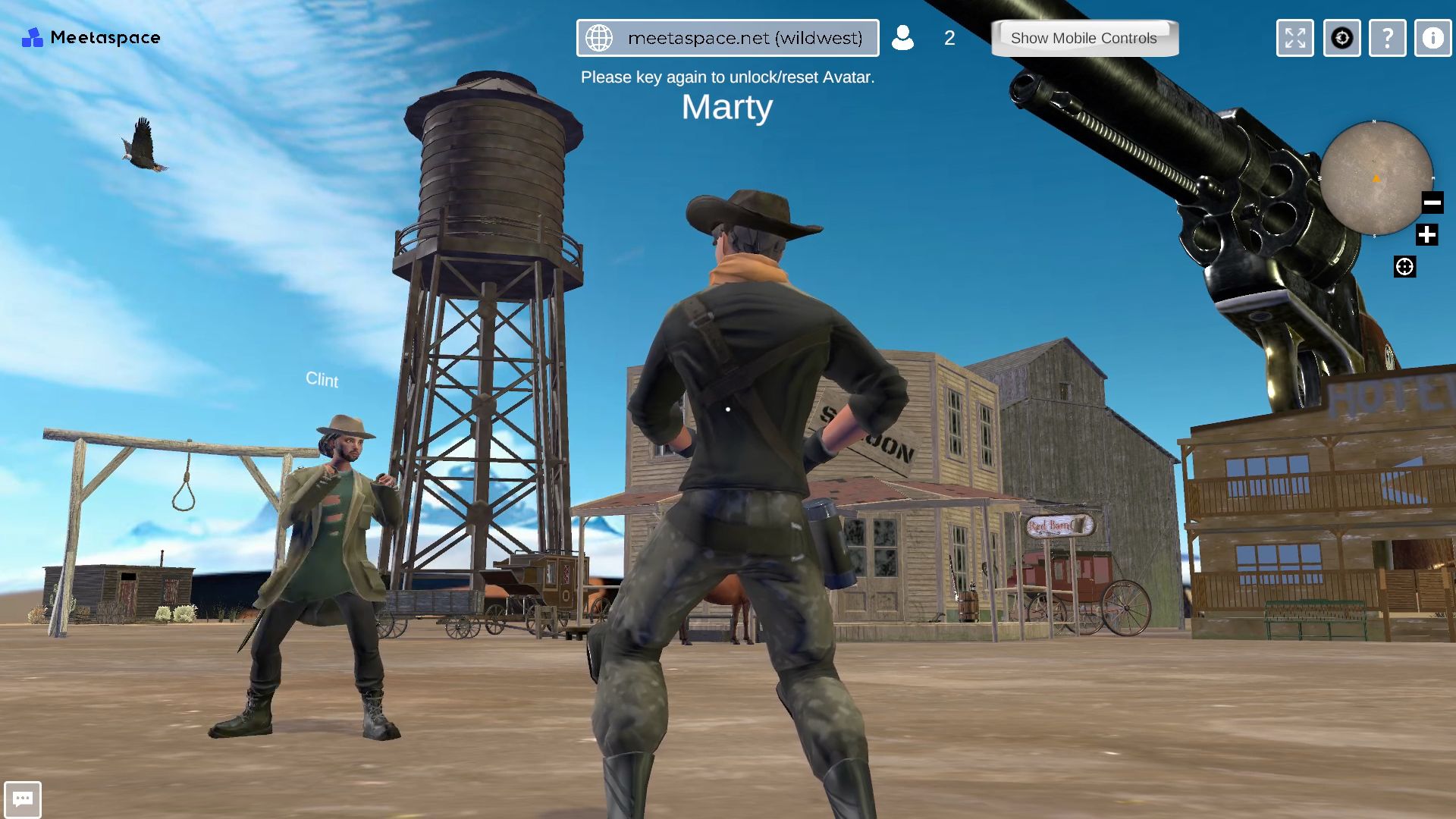Click the person icon next to the player count

pyautogui.click(x=903, y=38)
